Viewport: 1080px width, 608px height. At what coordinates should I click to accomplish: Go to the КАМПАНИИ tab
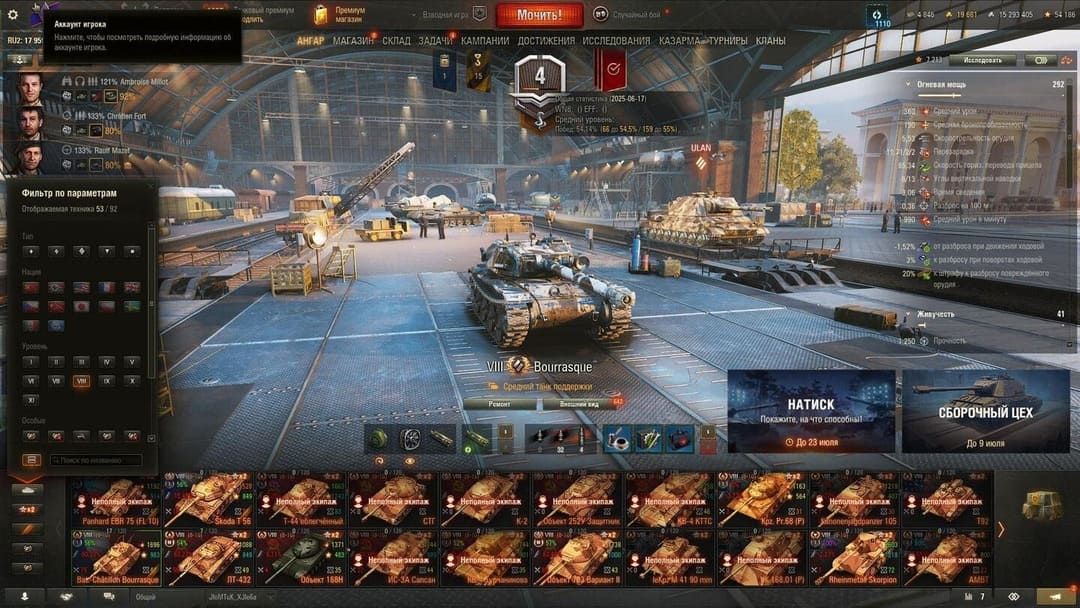485,41
